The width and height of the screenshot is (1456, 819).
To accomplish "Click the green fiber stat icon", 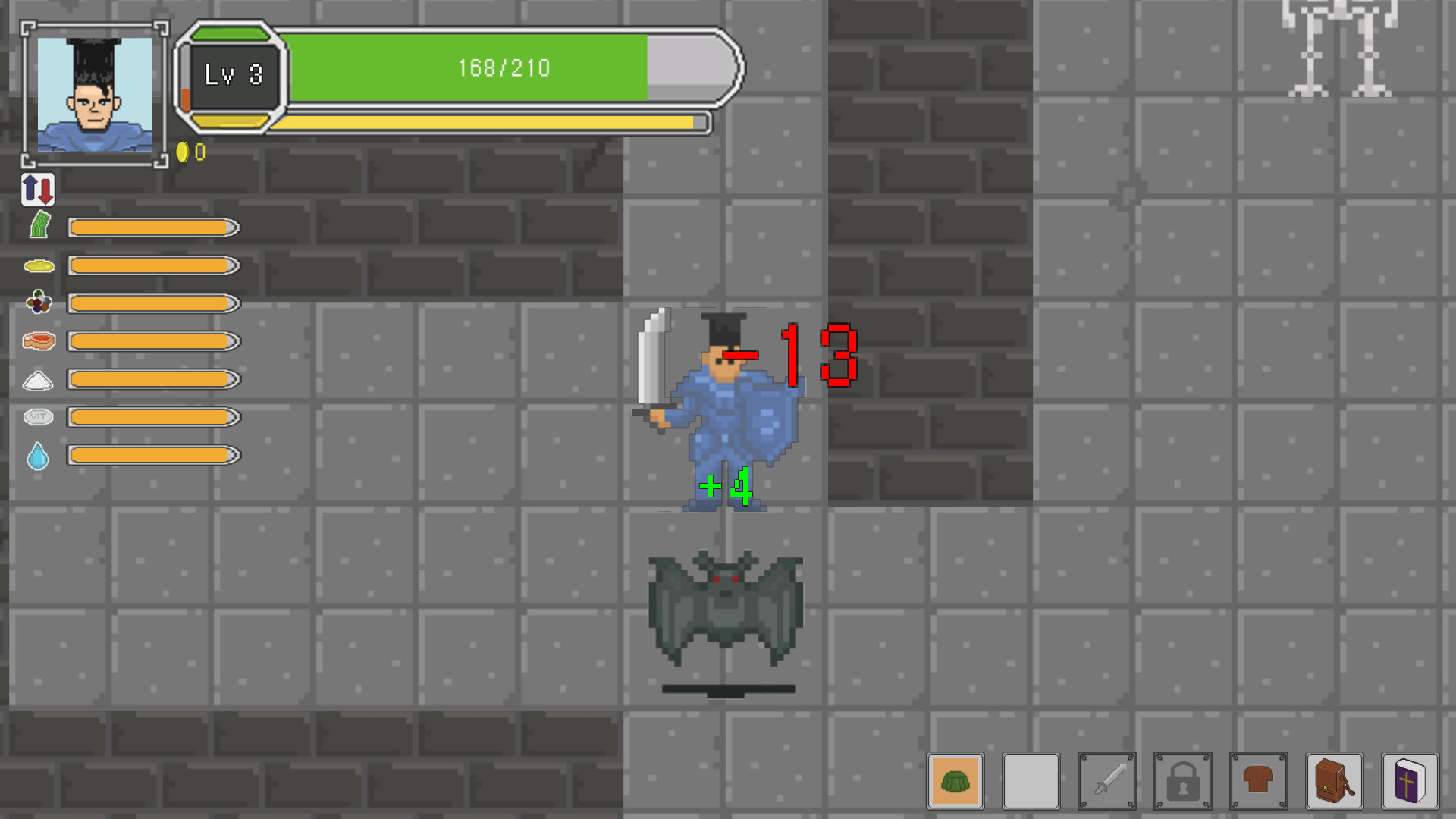I will (38, 225).
